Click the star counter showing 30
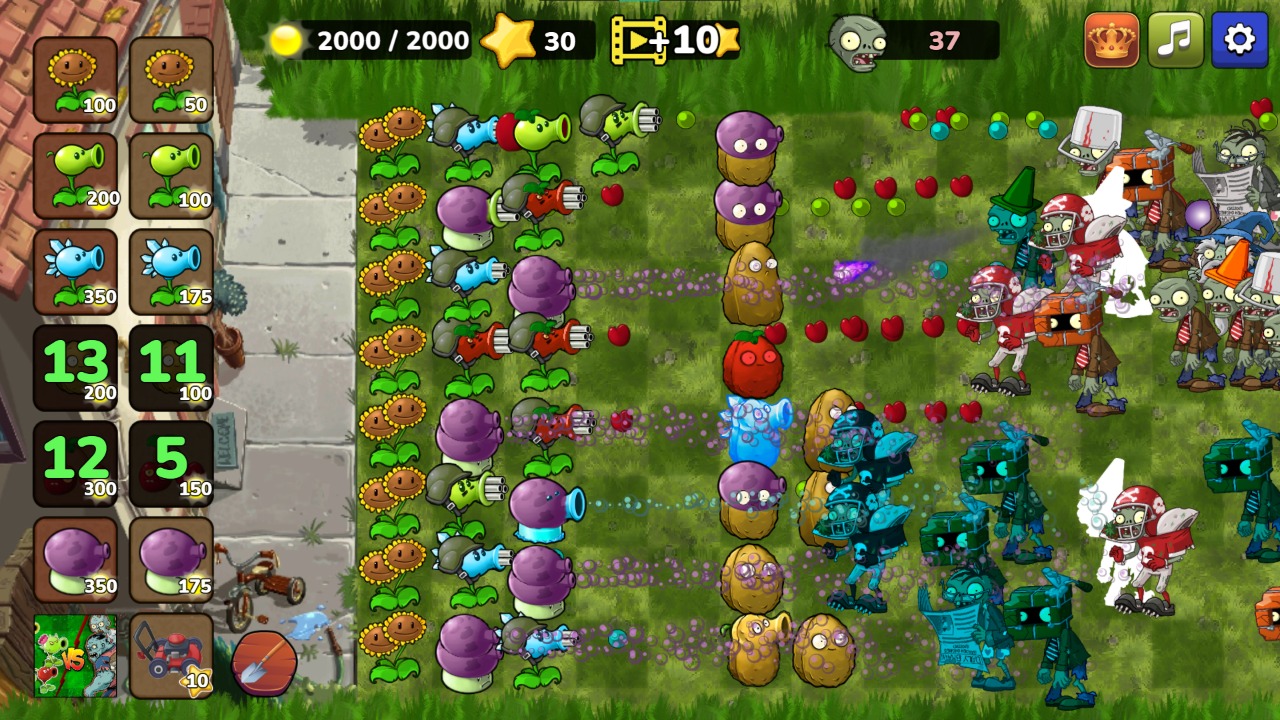The height and width of the screenshot is (720, 1280). pos(535,40)
